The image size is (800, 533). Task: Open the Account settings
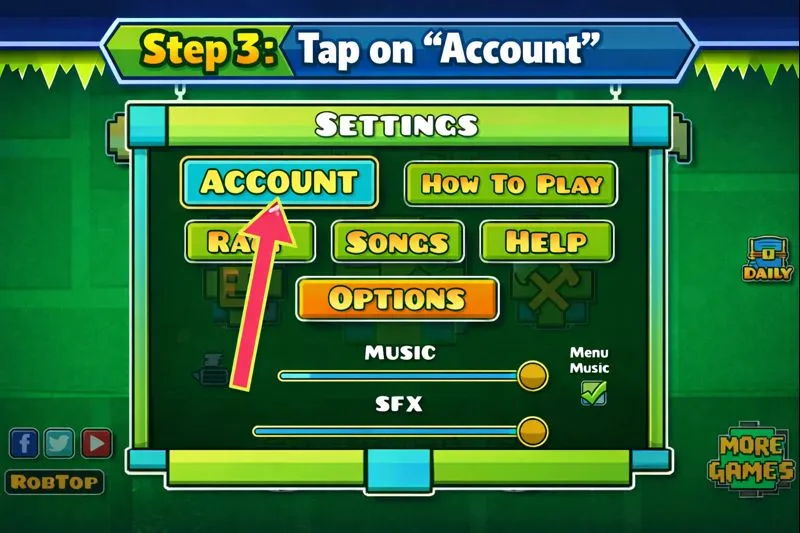coord(279,182)
